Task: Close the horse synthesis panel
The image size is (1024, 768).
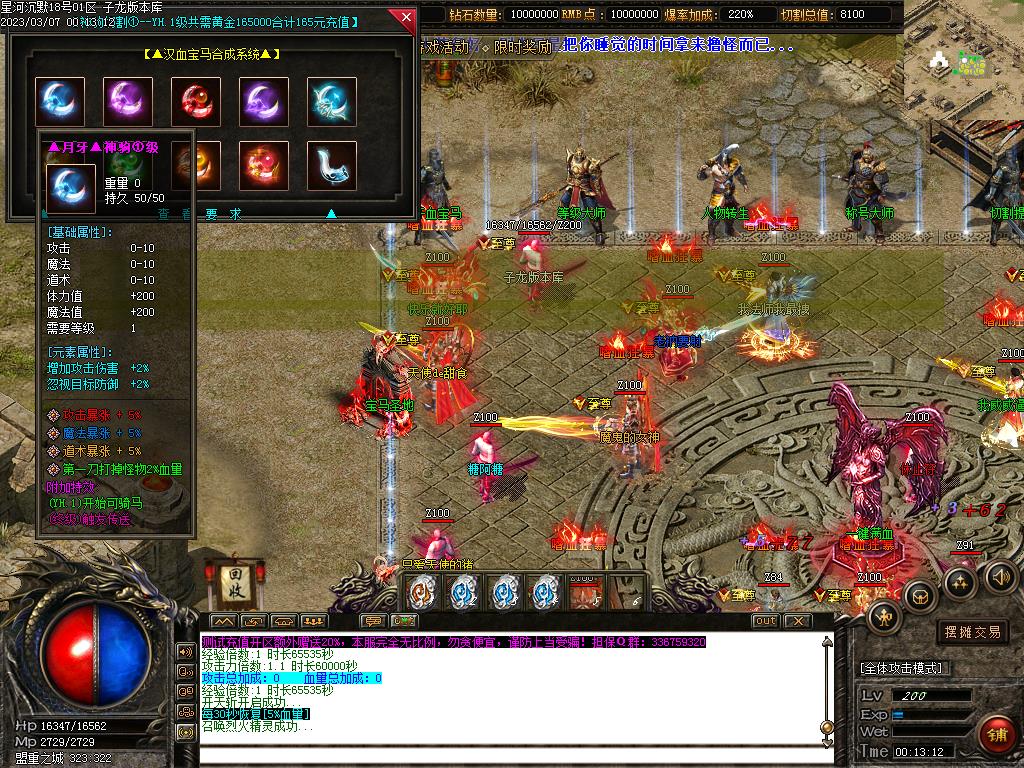Action: [405, 17]
